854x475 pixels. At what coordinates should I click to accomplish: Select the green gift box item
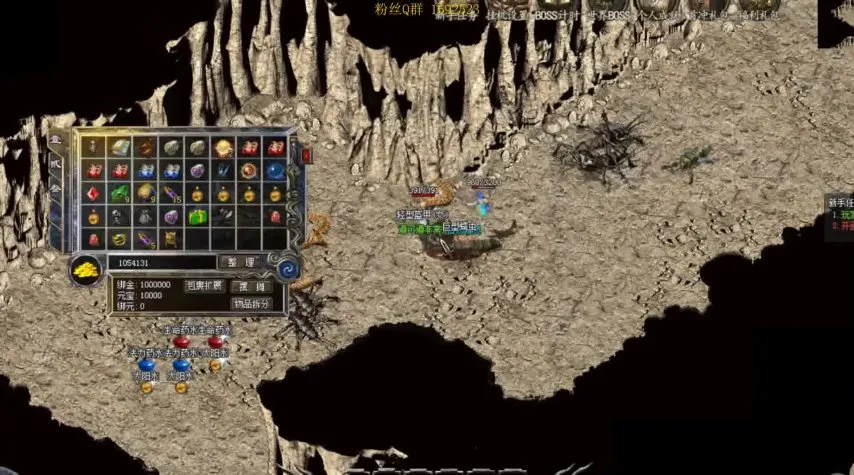(197, 216)
